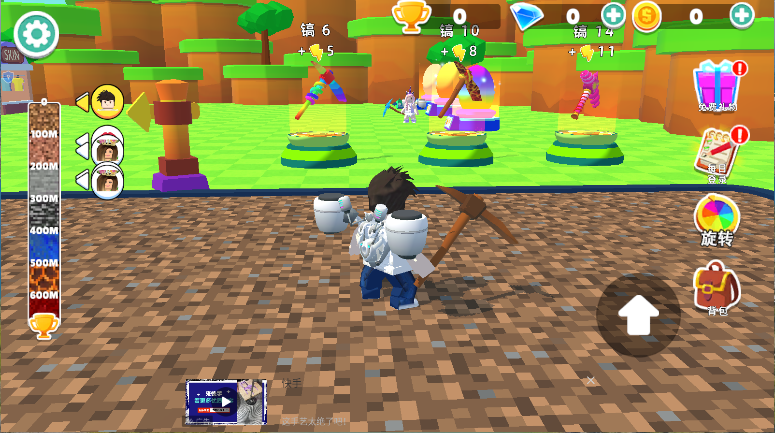Select the black-haired player avatar on depth tracker
This screenshot has width=775, height=433.
point(107,101)
